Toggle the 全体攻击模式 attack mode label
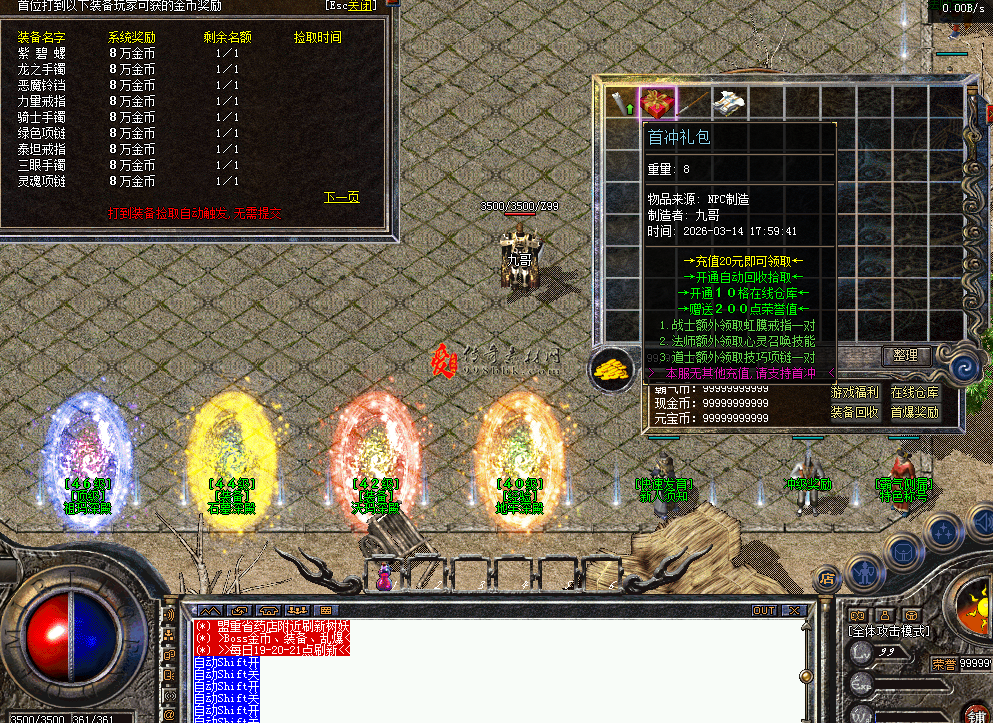 click(889, 632)
